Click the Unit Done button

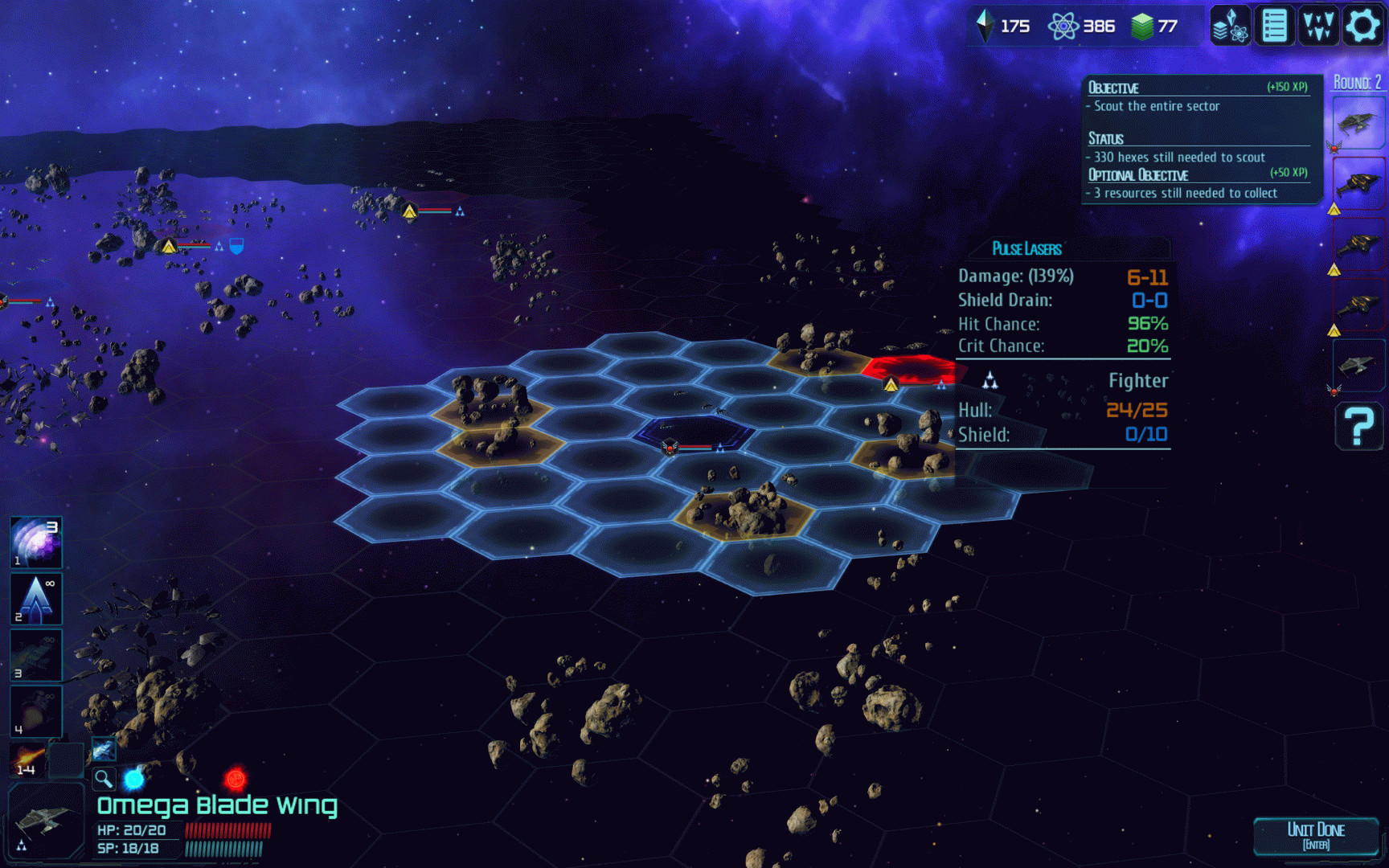[1316, 836]
